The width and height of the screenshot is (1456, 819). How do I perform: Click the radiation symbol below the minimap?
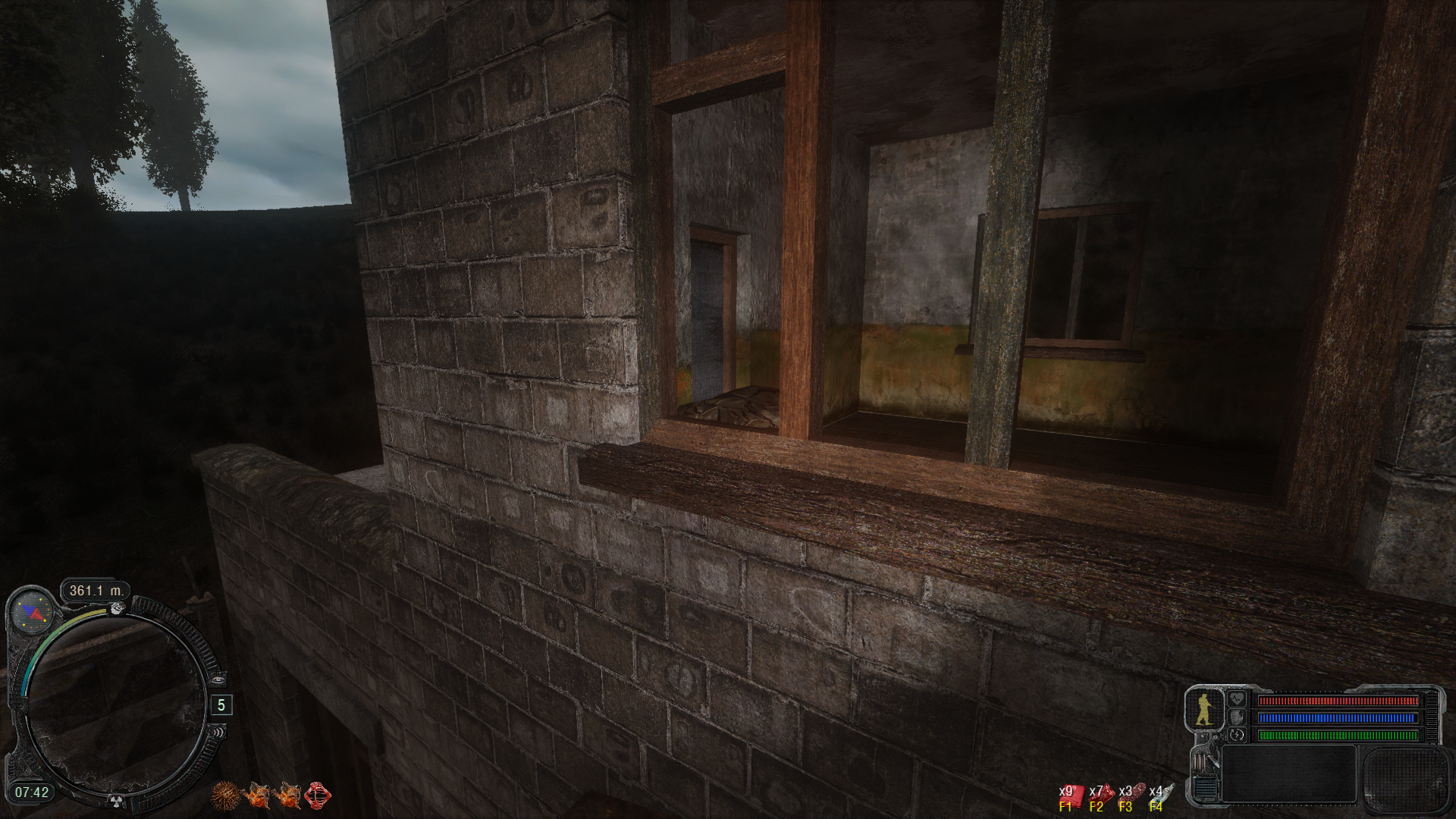click(x=116, y=801)
